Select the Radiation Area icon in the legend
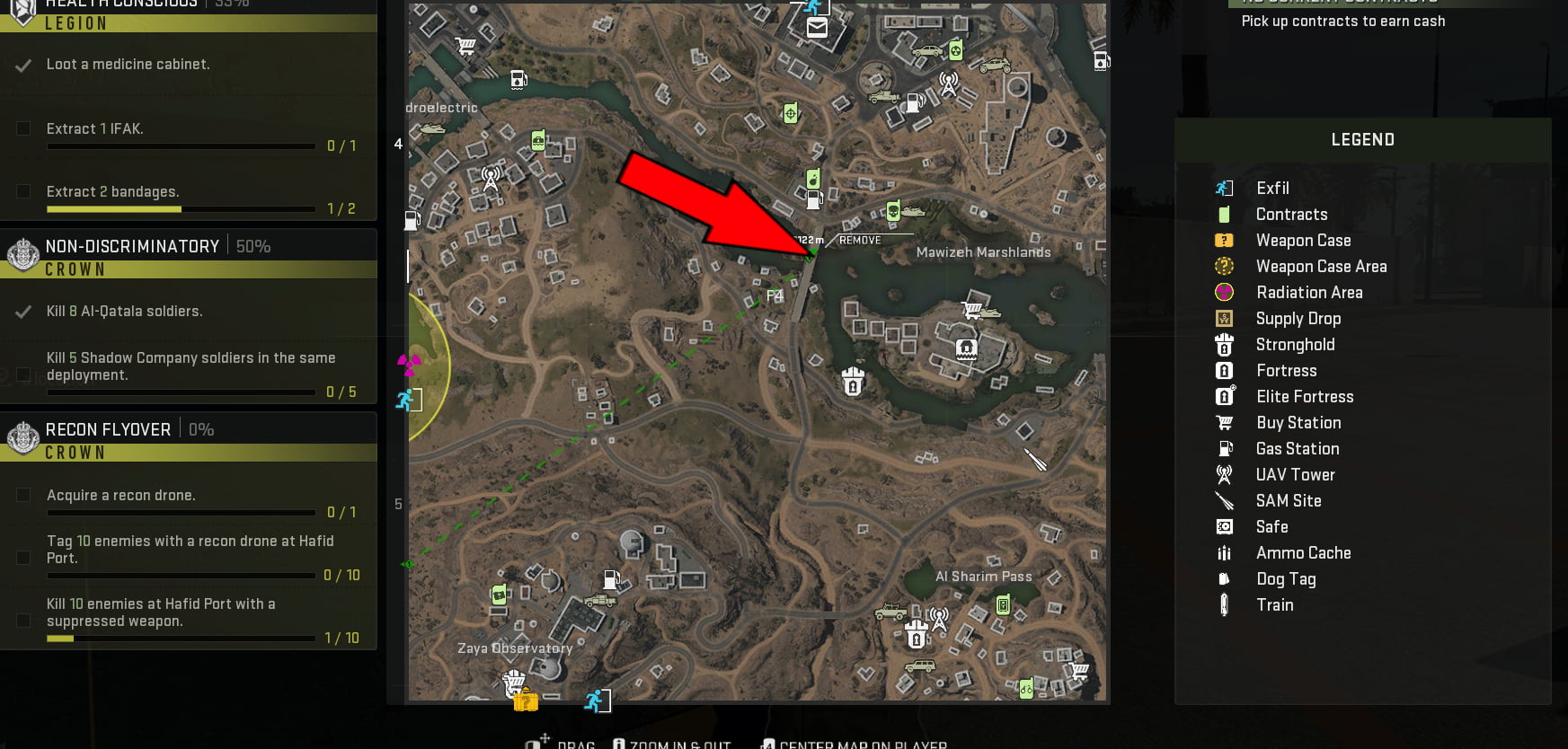Screen dimensions: 1568x749 click(1224, 292)
